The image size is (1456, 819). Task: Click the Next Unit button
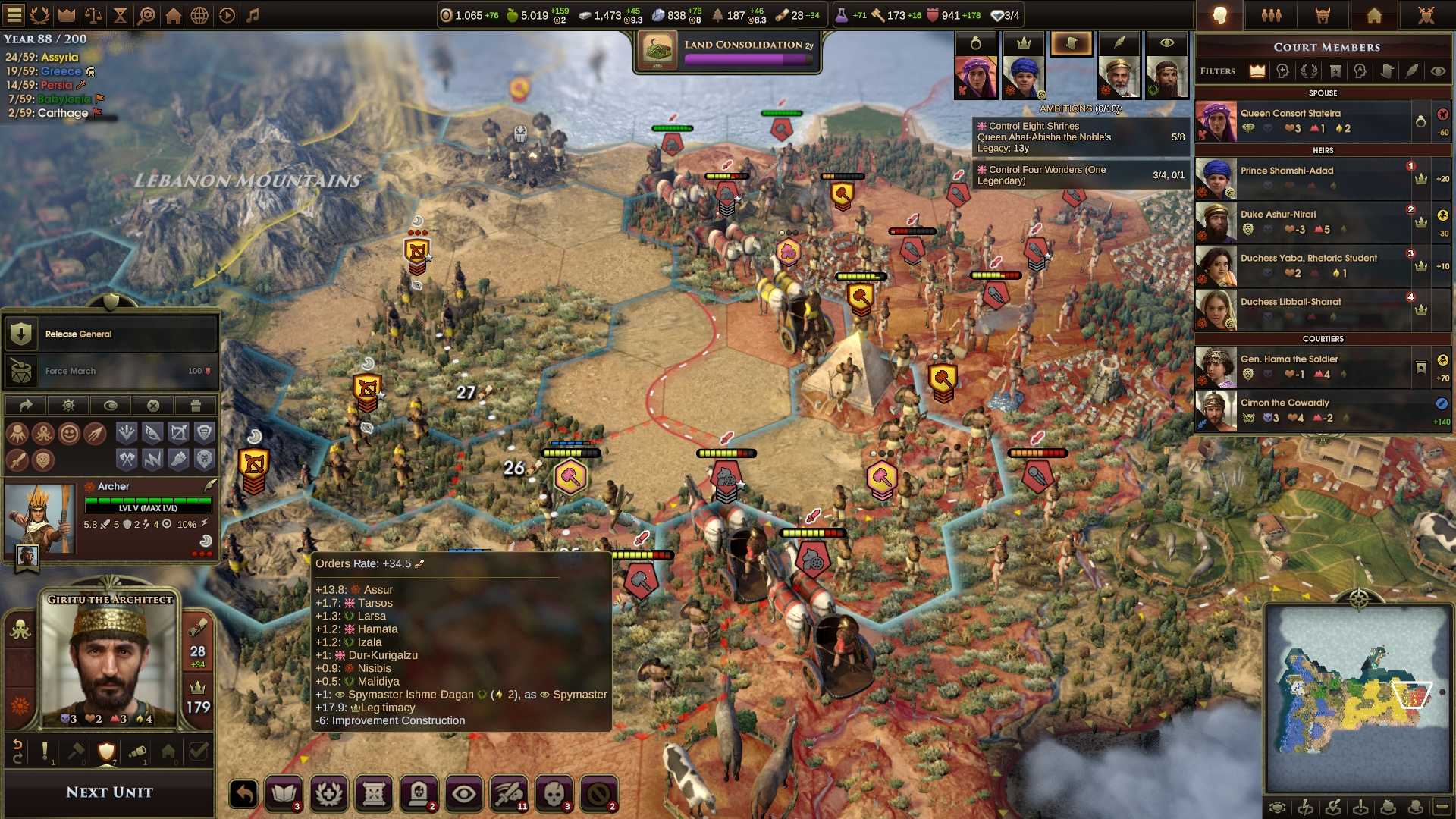[x=109, y=792]
